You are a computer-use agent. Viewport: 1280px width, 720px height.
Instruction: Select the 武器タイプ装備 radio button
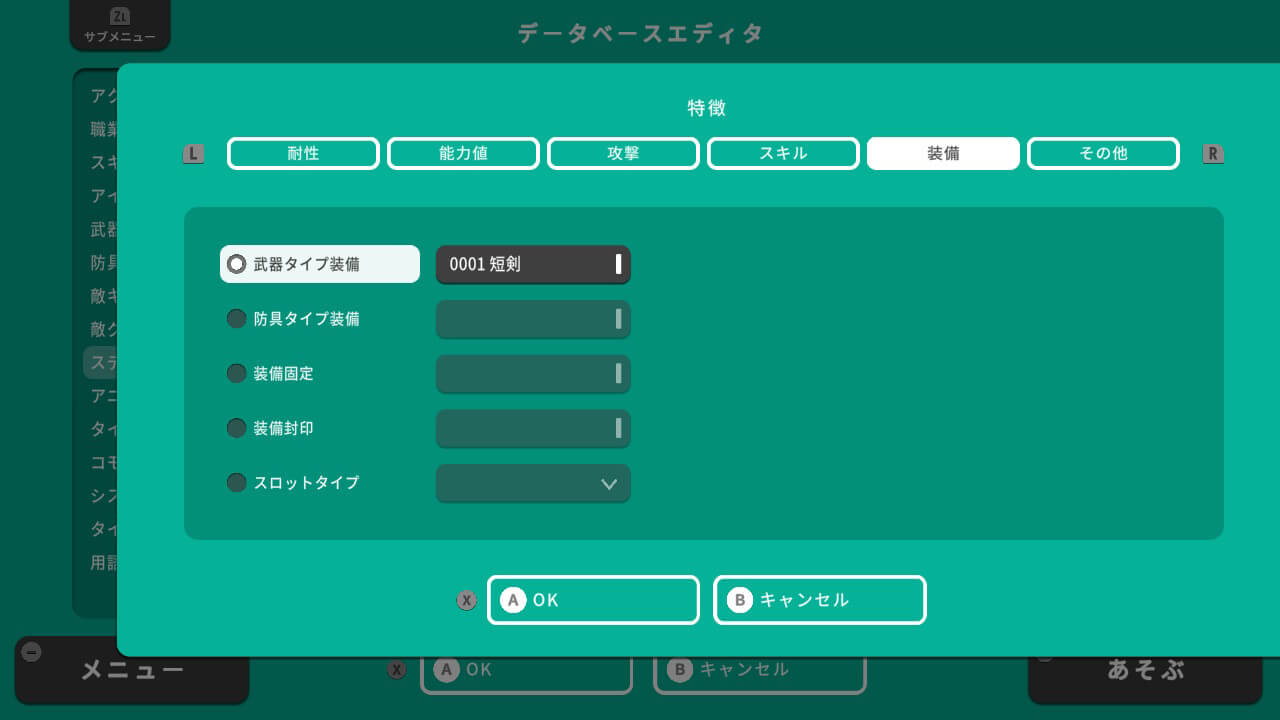(237, 263)
